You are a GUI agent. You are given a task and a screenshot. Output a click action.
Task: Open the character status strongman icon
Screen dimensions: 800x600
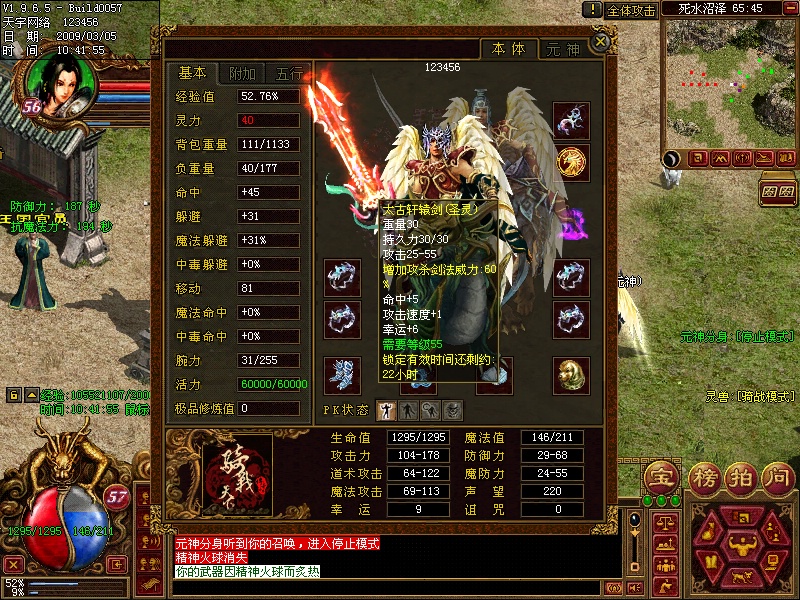coord(740,547)
